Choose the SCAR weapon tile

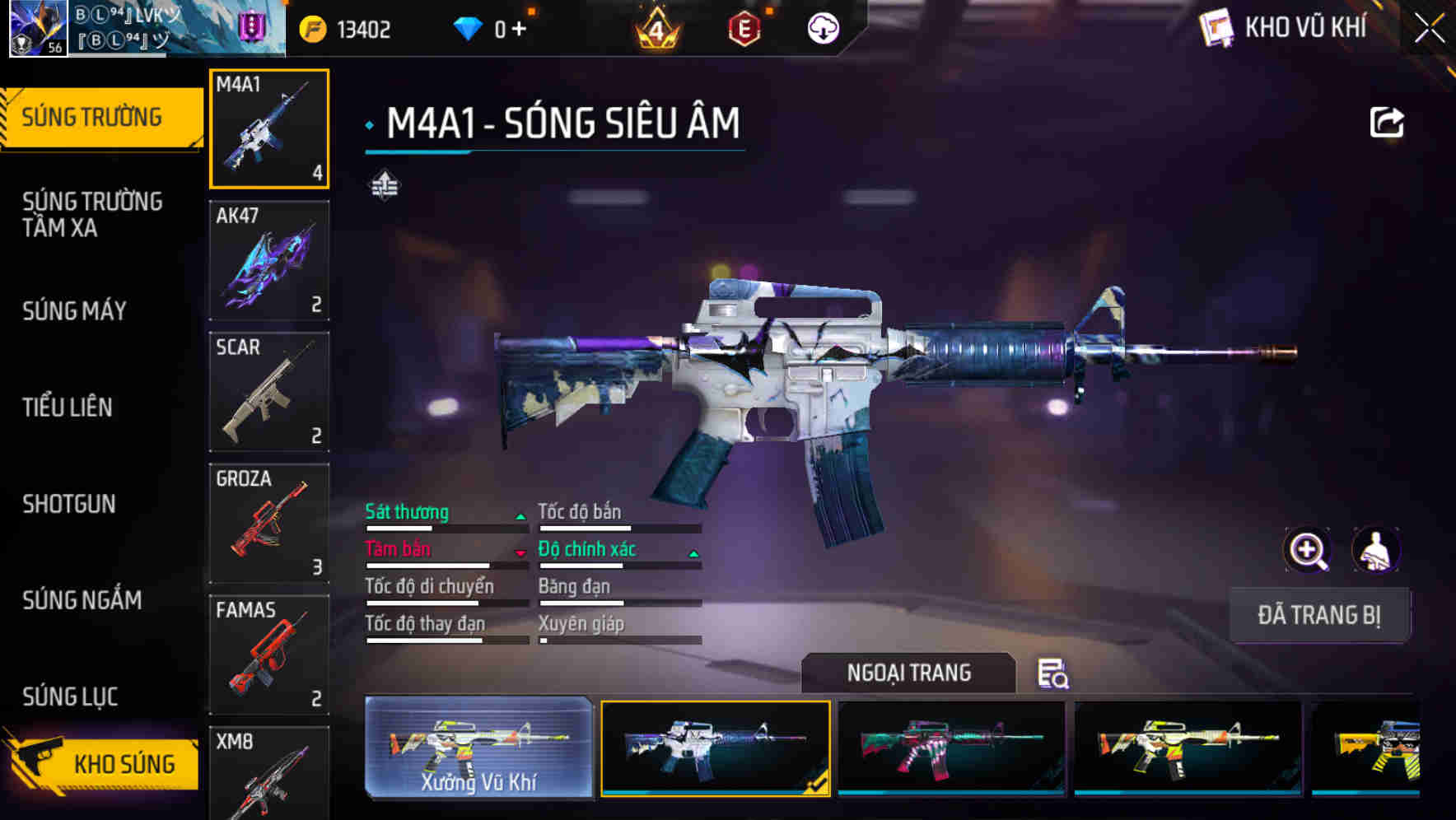(269, 392)
